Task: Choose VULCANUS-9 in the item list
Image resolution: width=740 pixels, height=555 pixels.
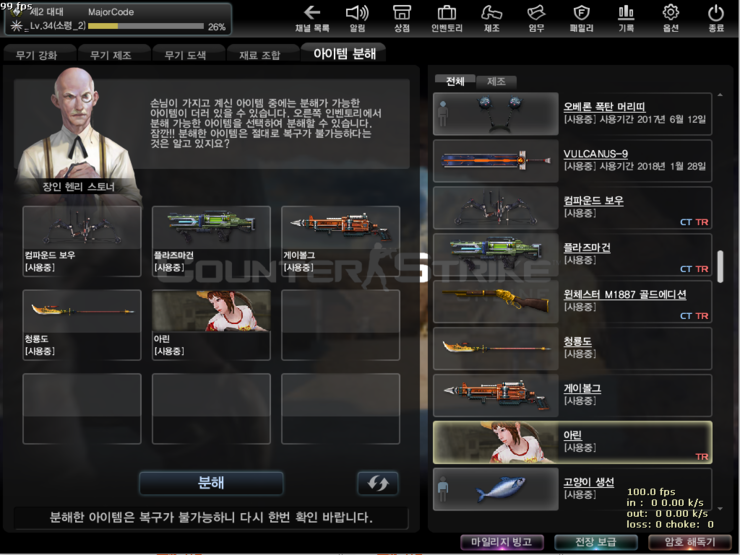Action: (572, 161)
